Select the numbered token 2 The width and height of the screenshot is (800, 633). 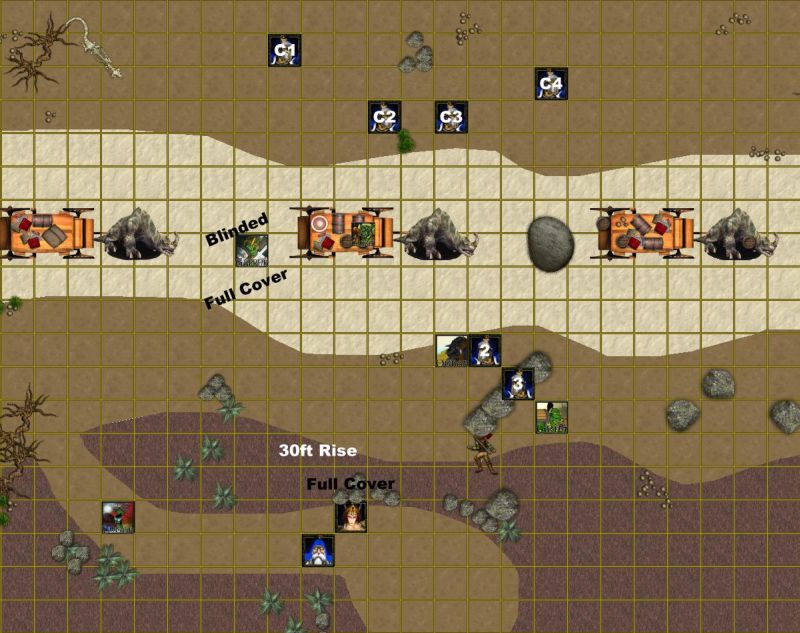click(485, 351)
